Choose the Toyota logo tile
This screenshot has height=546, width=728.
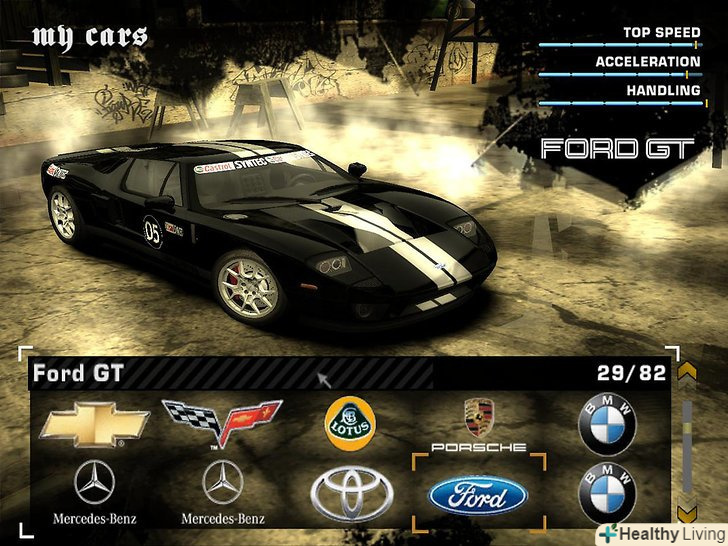[350, 492]
